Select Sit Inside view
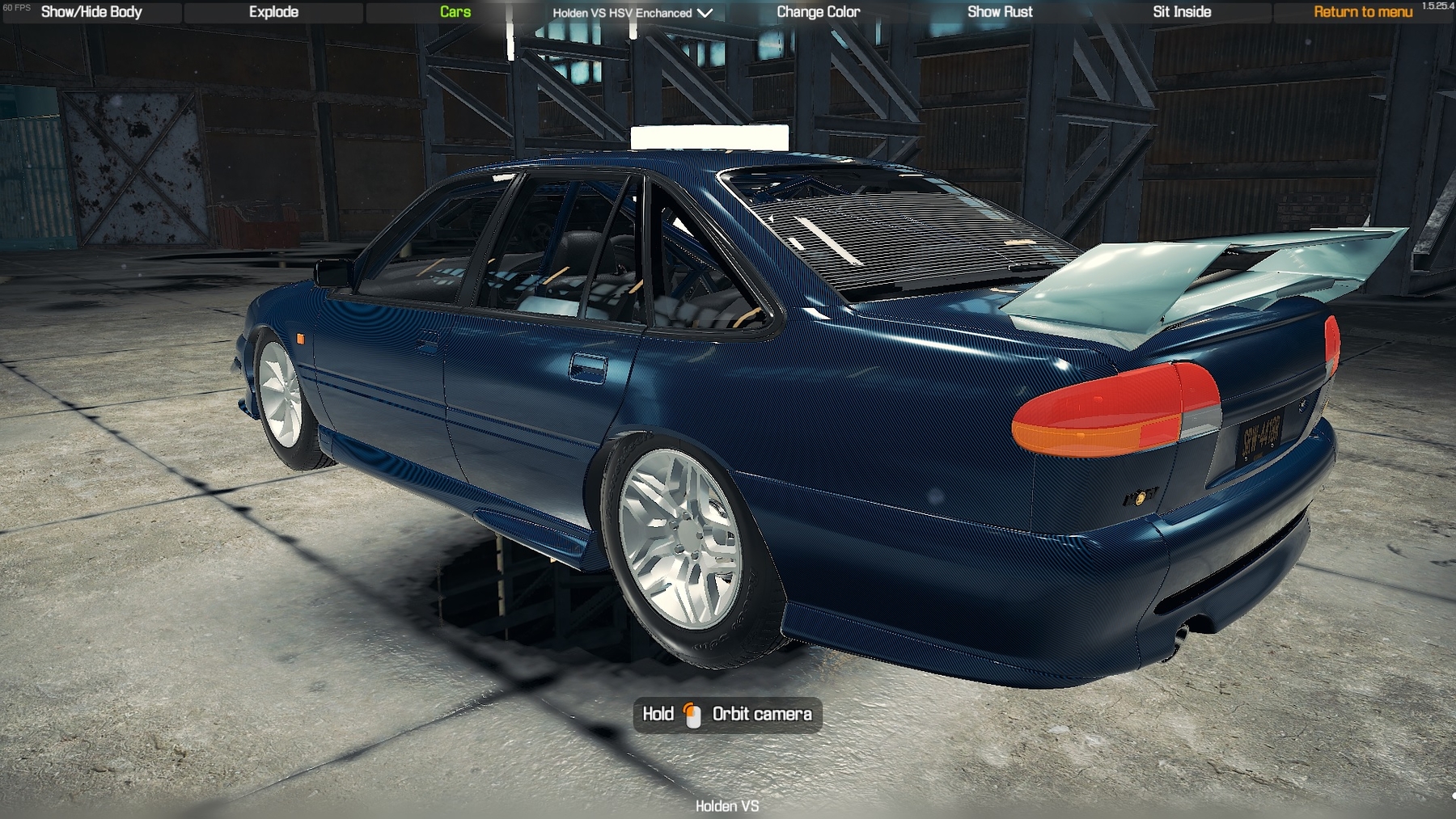 1182,12
